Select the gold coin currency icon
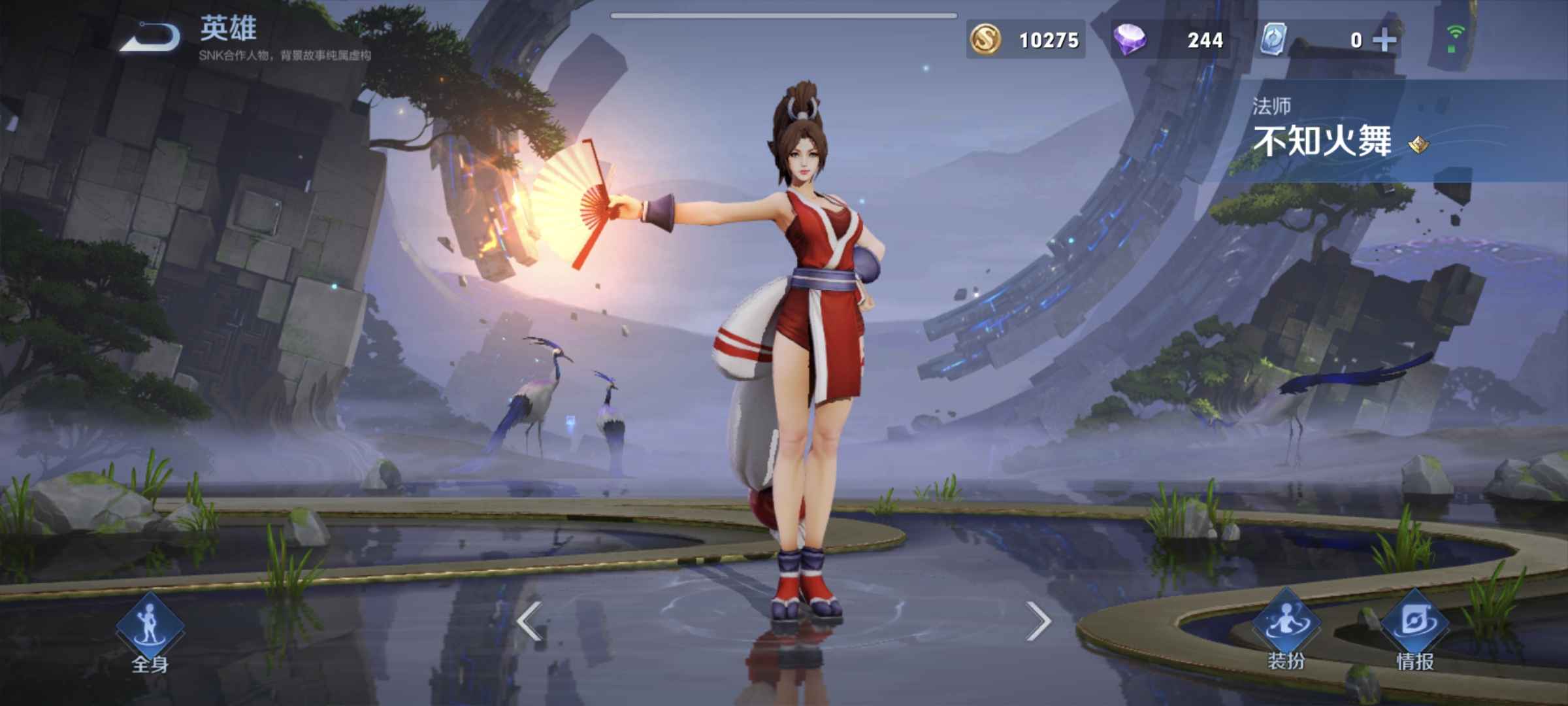The height and width of the screenshot is (706, 1568). [x=988, y=41]
